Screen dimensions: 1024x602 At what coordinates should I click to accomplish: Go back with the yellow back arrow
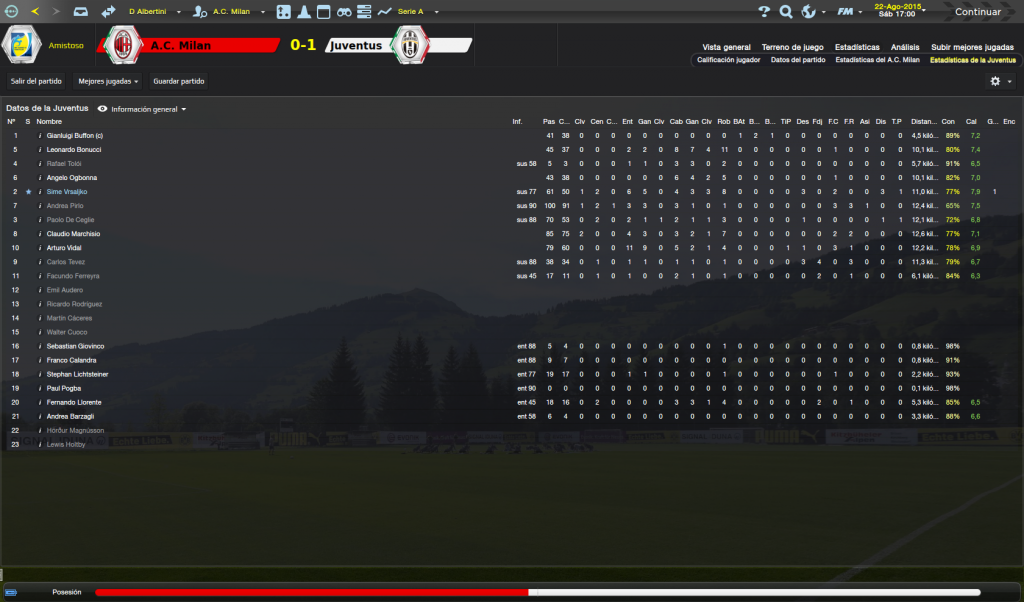point(35,12)
